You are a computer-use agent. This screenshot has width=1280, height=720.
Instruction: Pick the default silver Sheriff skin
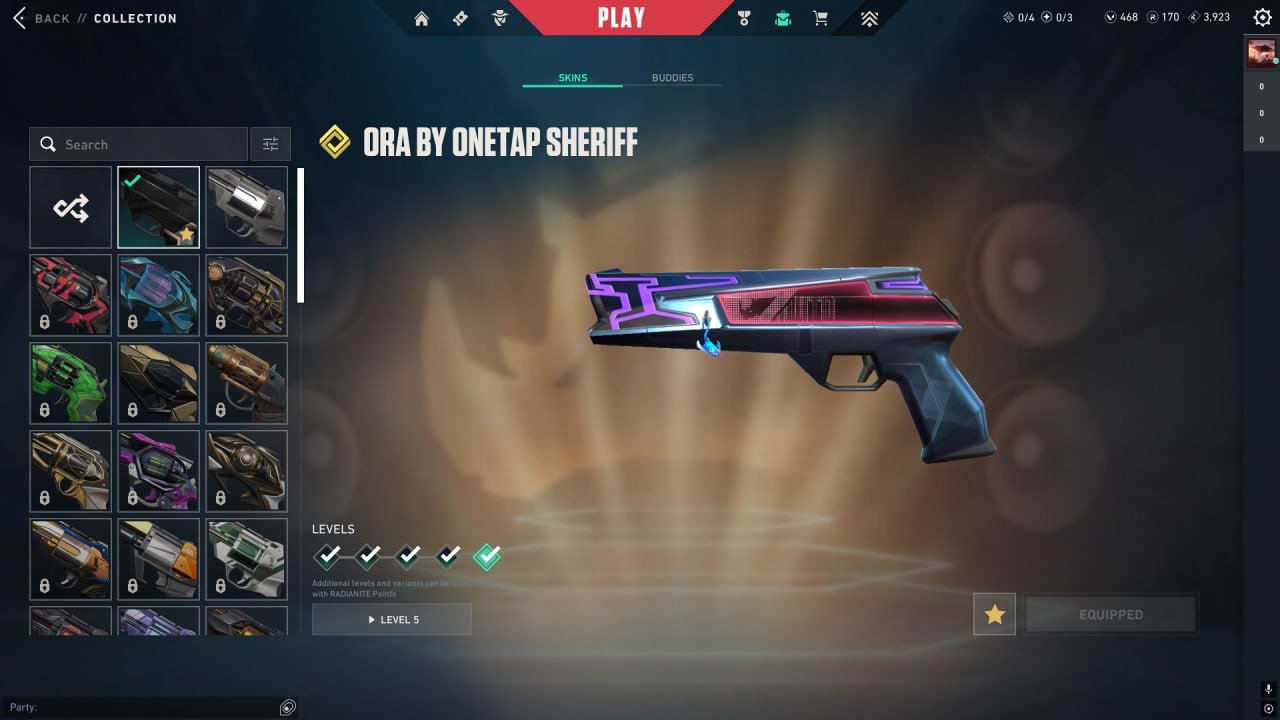(x=247, y=207)
